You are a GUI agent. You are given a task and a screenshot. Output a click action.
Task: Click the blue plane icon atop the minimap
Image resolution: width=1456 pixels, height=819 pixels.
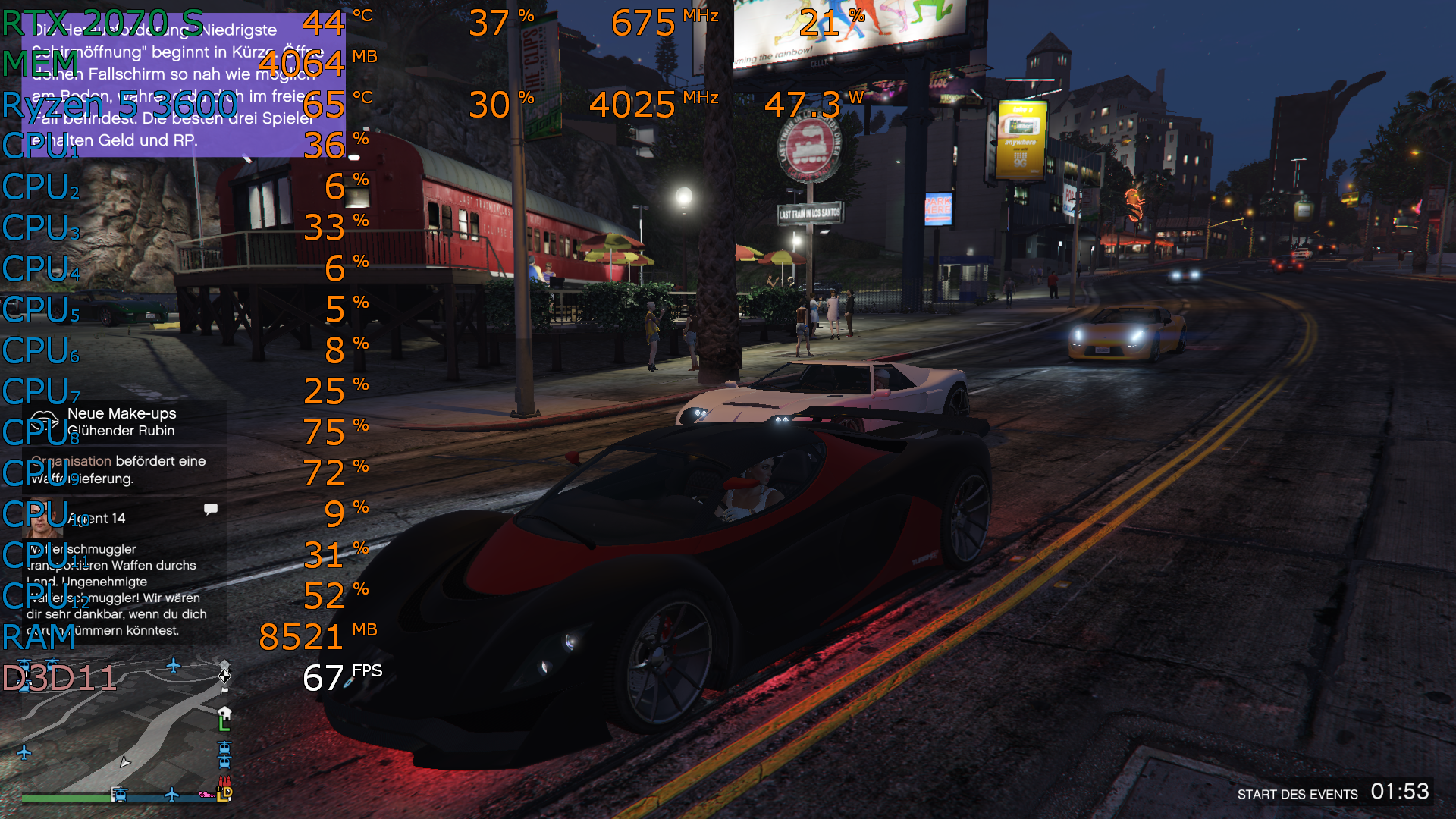(x=173, y=666)
